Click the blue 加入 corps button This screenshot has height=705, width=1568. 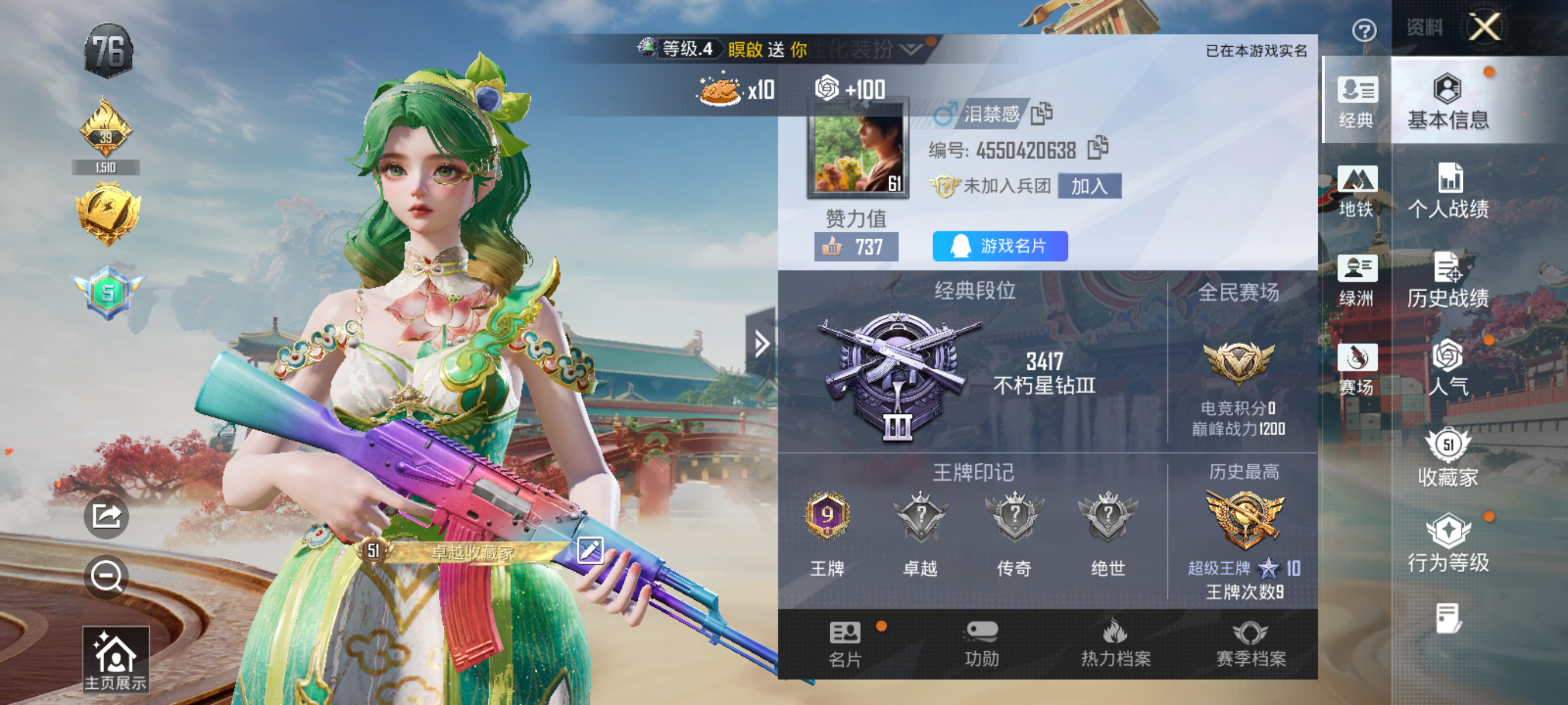[x=1089, y=186]
